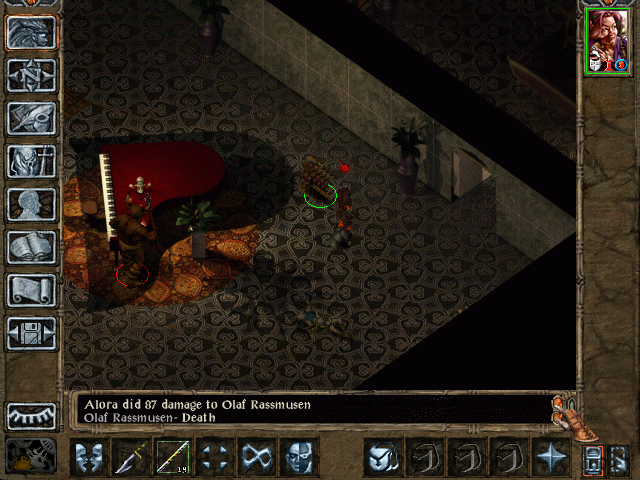Select the infinity-loop thieving action
The image size is (640, 480).
click(257, 457)
